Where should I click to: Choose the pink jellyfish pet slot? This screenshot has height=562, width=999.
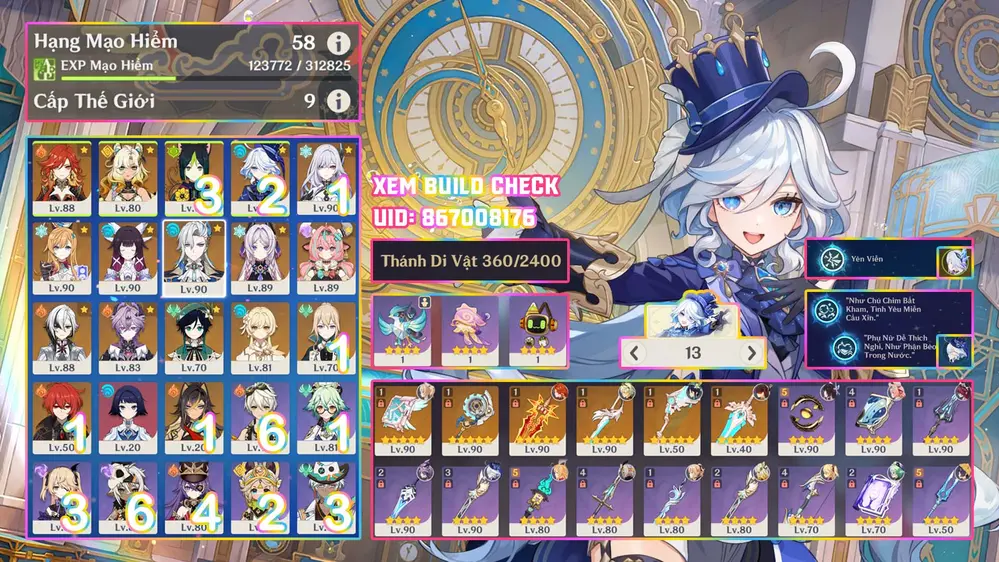(469, 326)
